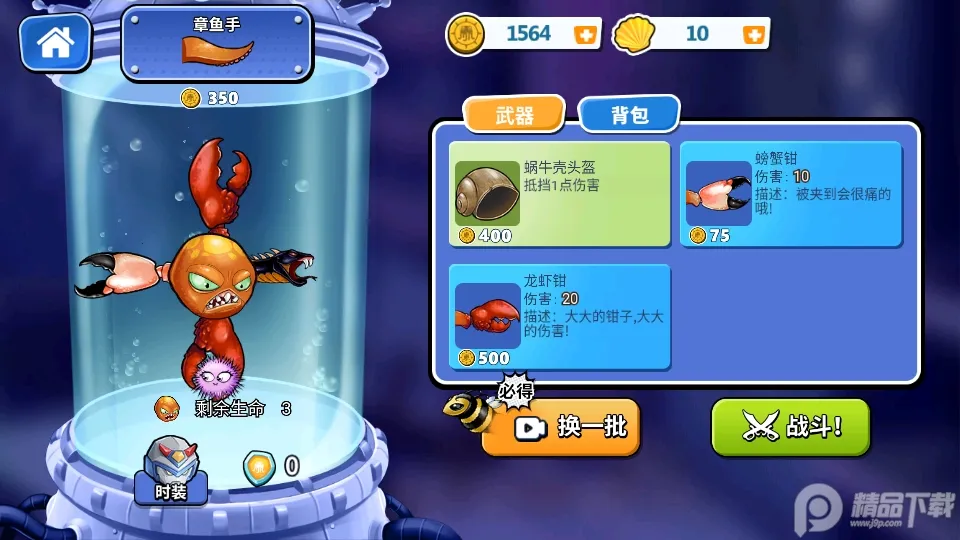
Task: Start the battle with 战斗!
Action: coord(790,427)
